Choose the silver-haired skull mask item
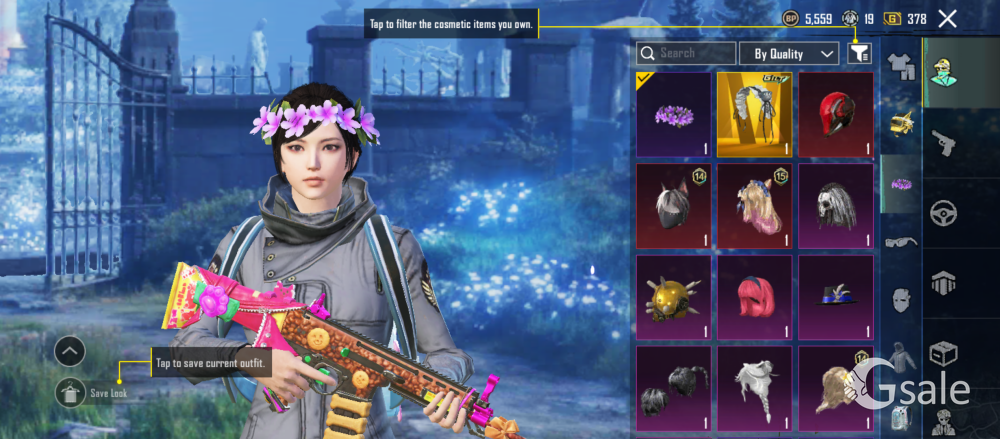Image resolution: width=1000 pixels, height=439 pixels. 835,206
